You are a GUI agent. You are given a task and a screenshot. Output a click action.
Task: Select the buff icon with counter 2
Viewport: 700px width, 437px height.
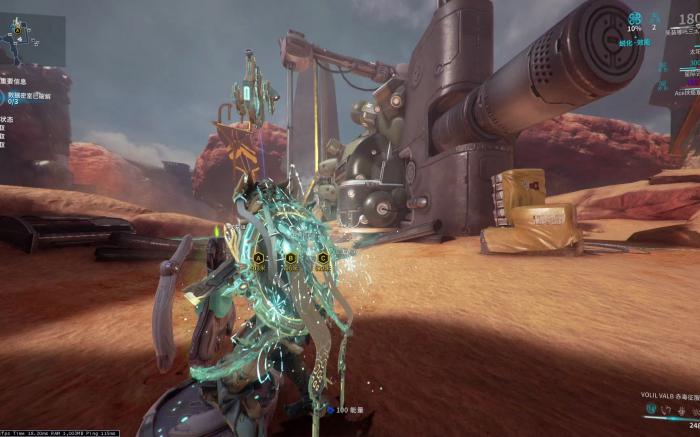point(654,18)
